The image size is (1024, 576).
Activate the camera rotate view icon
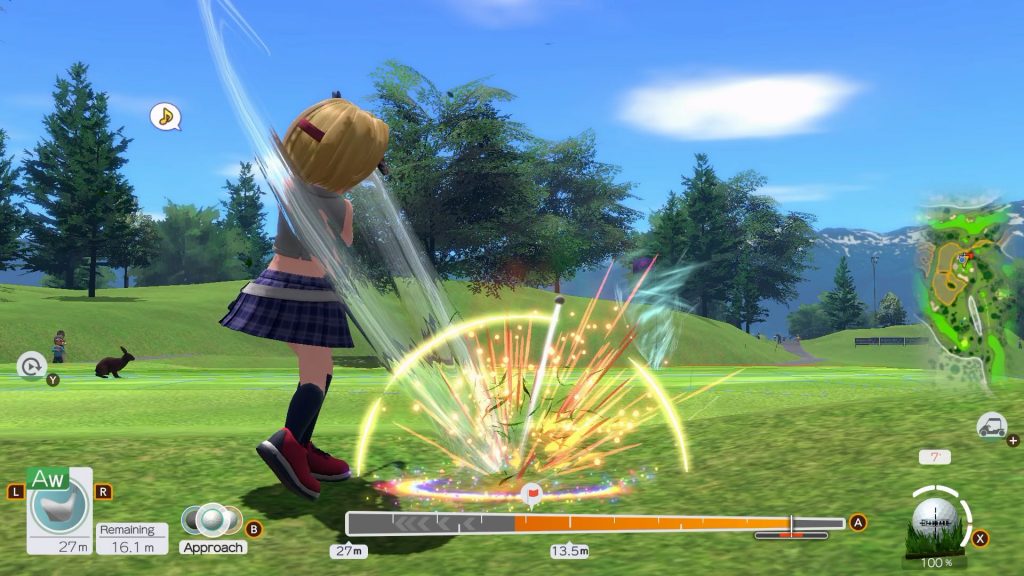coord(31,368)
